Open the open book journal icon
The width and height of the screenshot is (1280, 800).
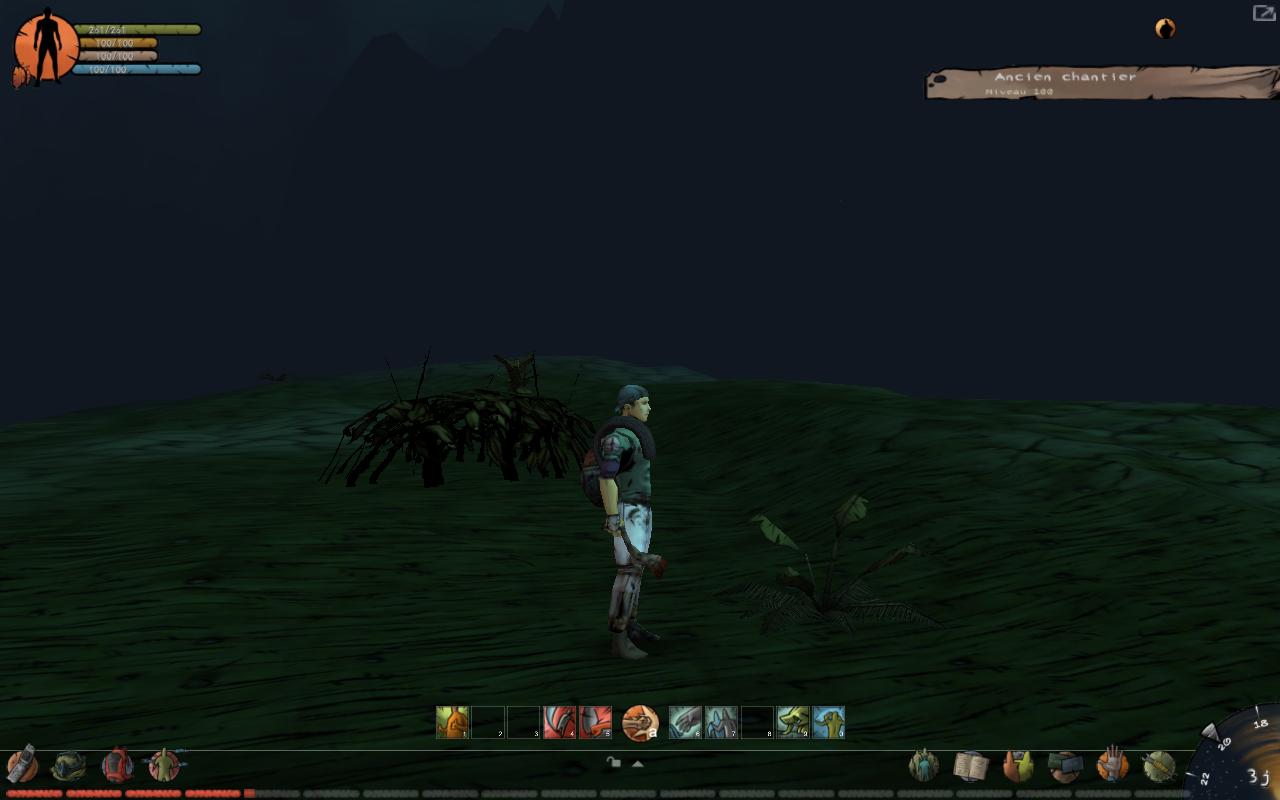pos(970,767)
